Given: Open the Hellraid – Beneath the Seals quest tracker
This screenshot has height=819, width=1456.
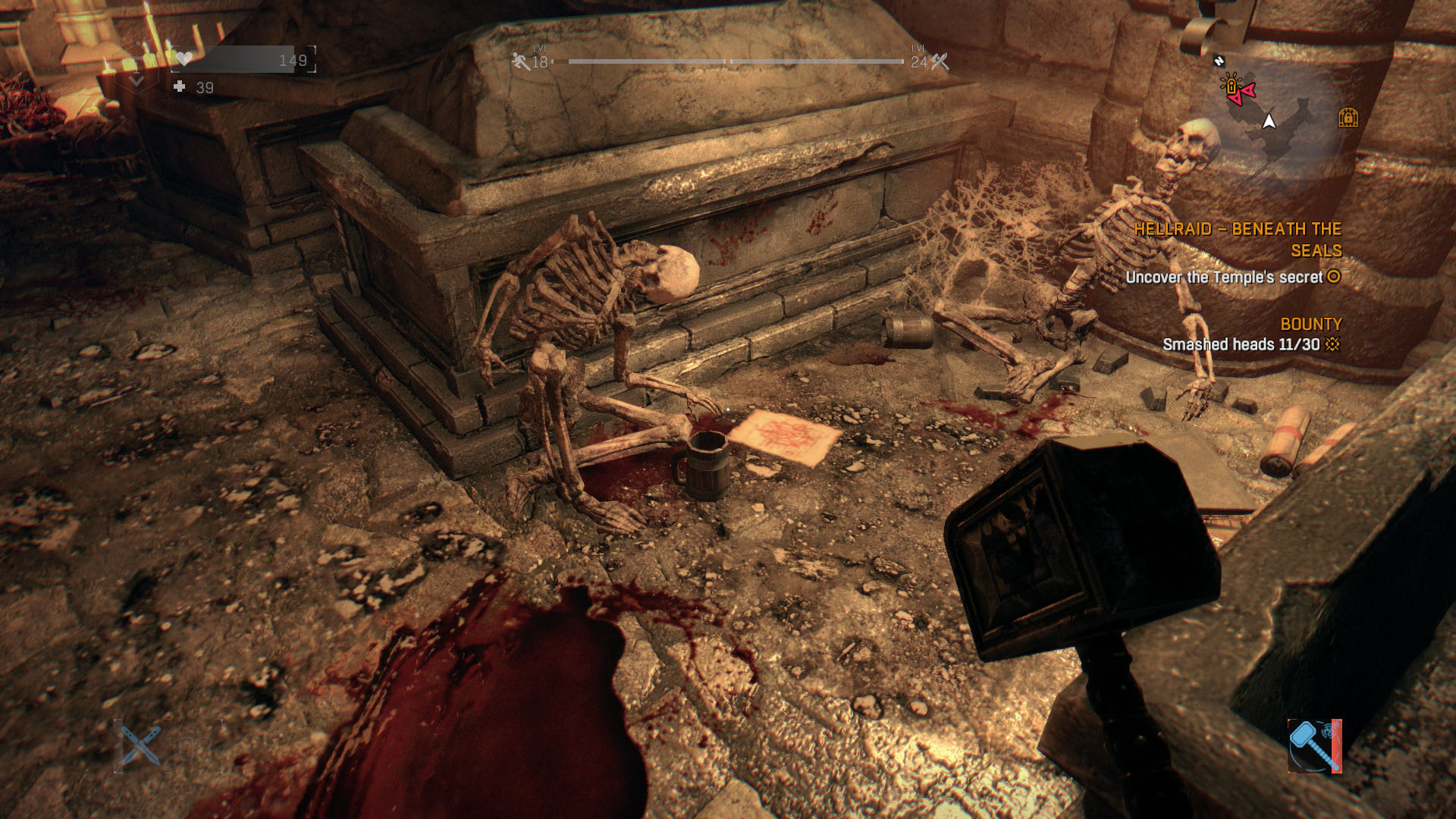Looking at the screenshot, I should (x=1238, y=240).
